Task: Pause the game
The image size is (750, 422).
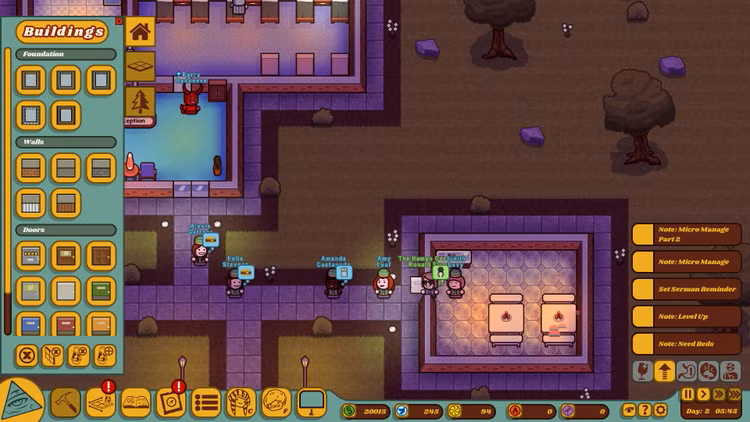Action: pos(688,395)
